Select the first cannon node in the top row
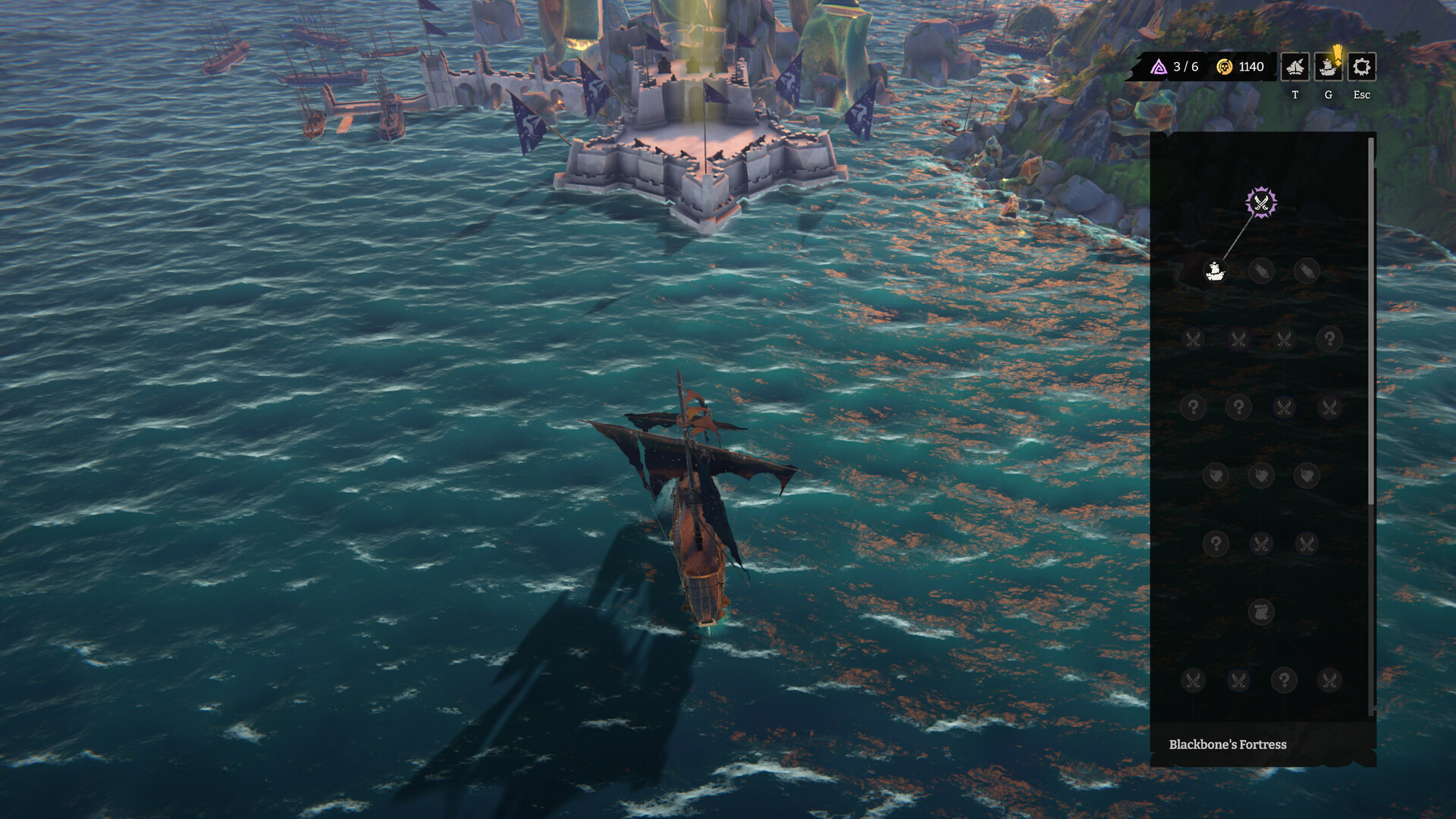Viewport: 1456px width, 819px height. [x=1261, y=271]
